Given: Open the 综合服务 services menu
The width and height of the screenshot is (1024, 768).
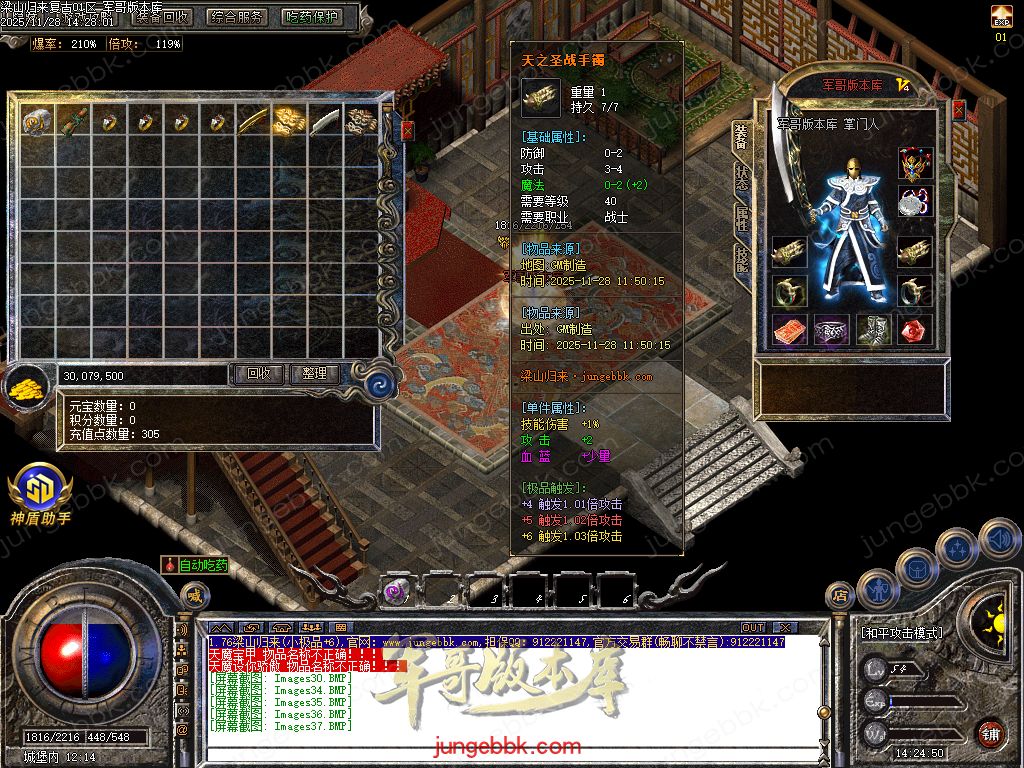Looking at the screenshot, I should click(237, 17).
